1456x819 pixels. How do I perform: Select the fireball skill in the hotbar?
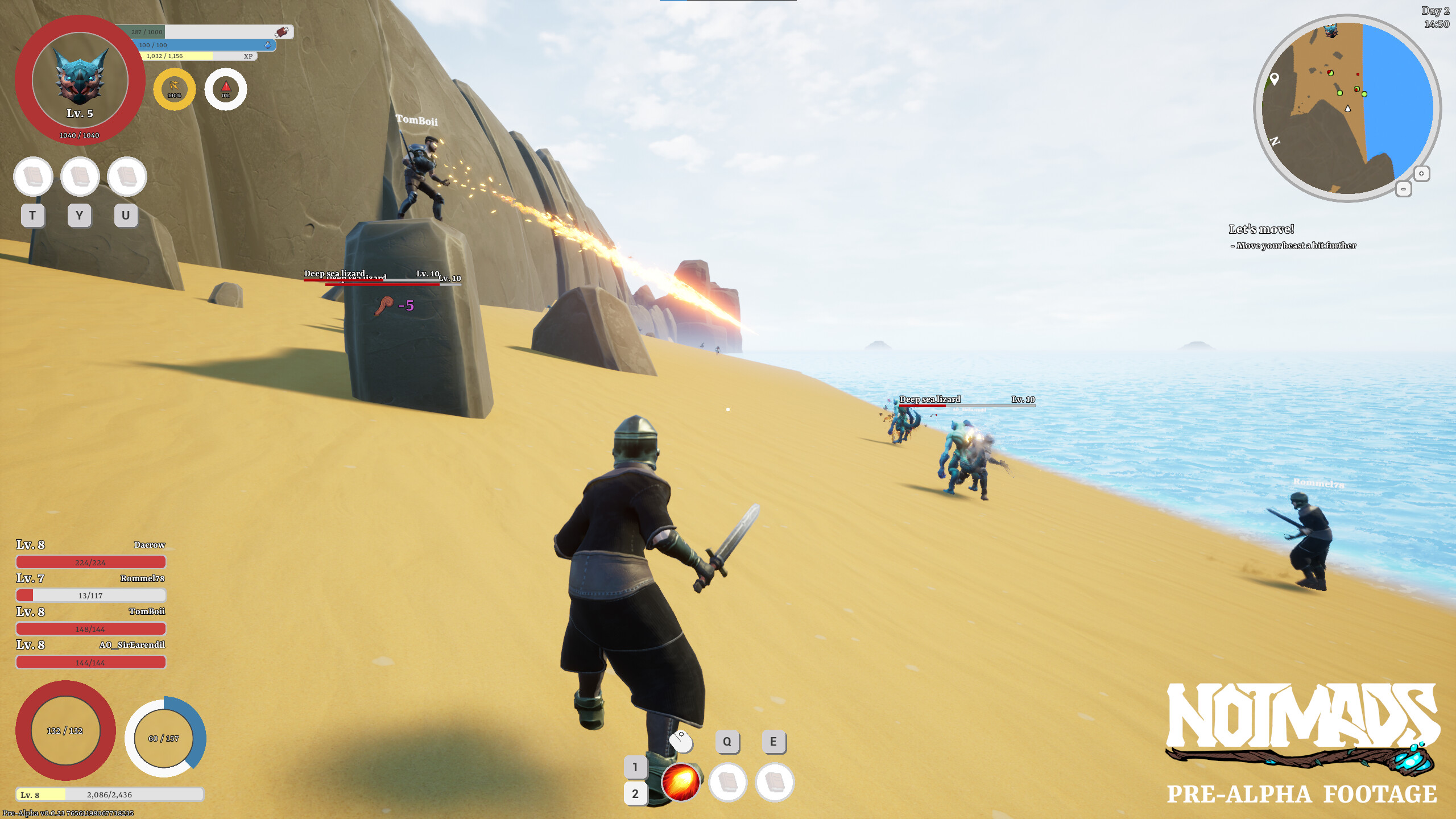click(681, 783)
